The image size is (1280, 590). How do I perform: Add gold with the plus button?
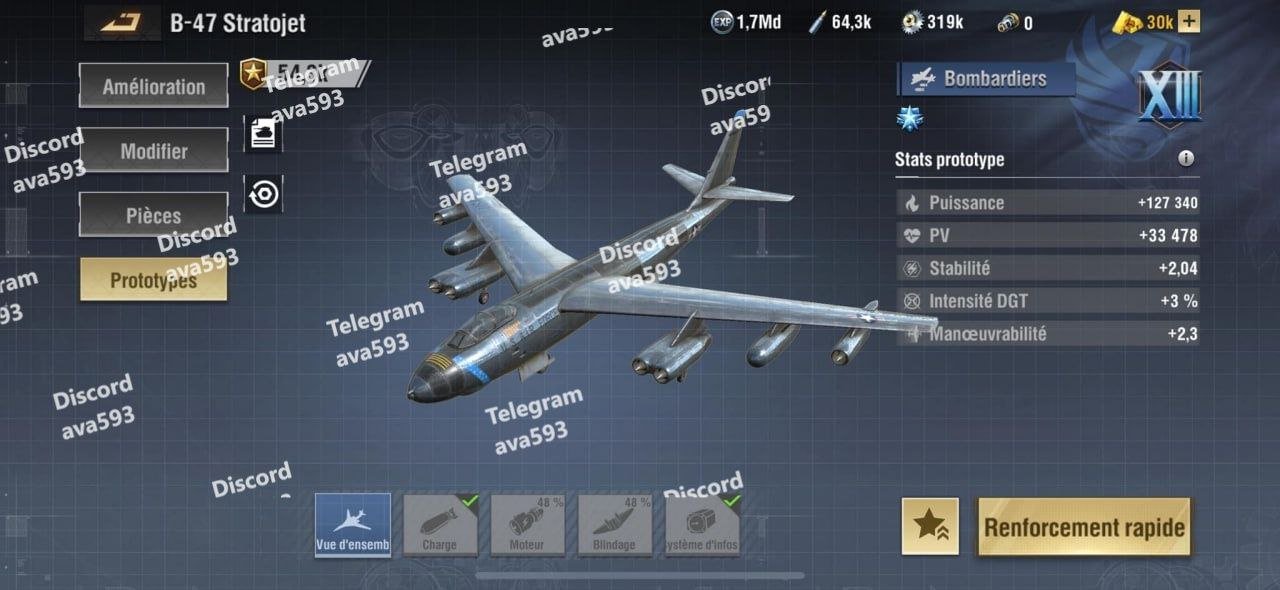coord(1188,22)
